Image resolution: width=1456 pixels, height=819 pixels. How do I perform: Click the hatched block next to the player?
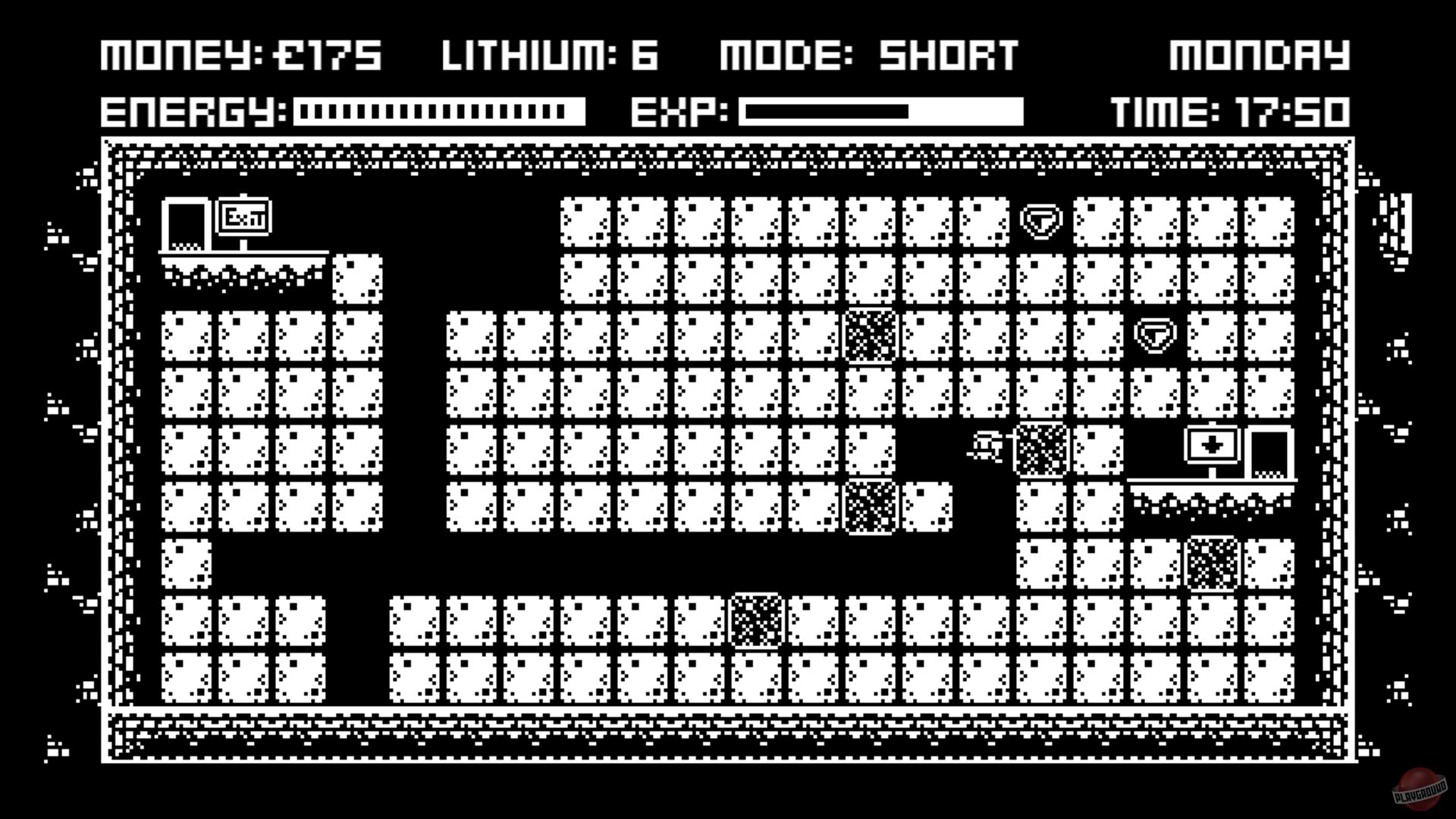click(x=1043, y=451)
